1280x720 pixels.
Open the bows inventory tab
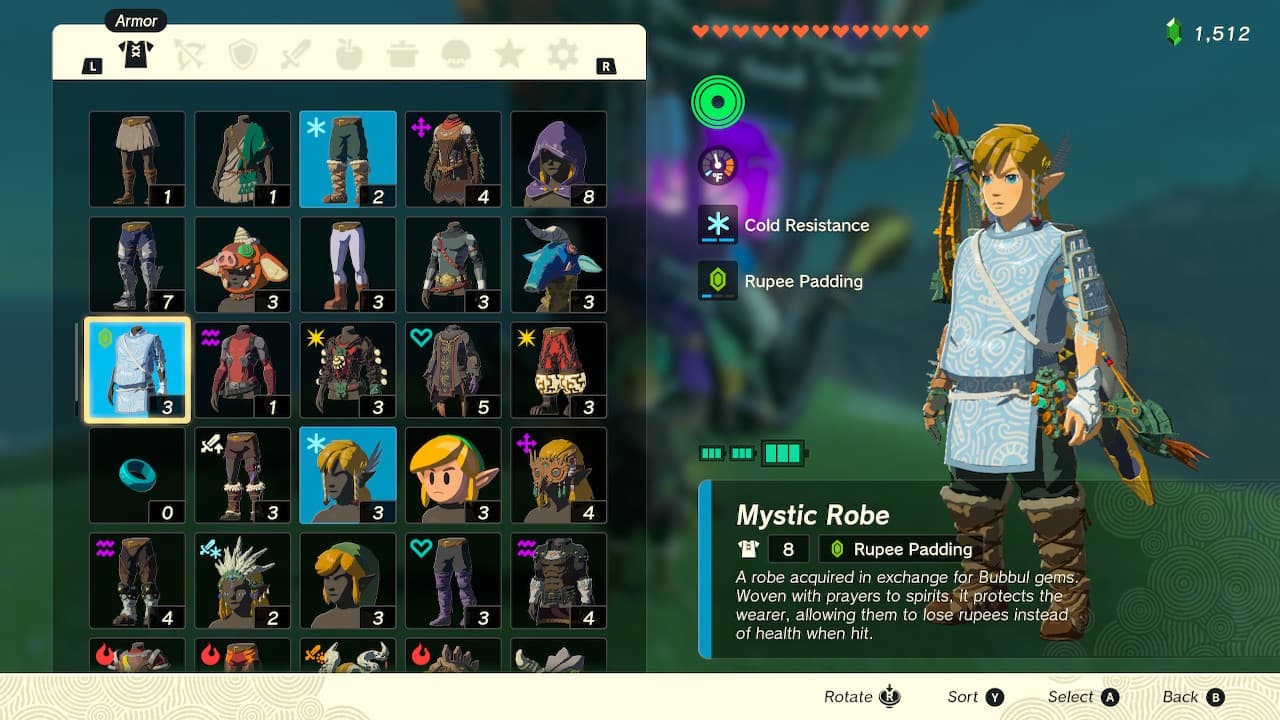pyautogui.click(x=190, y=56)
